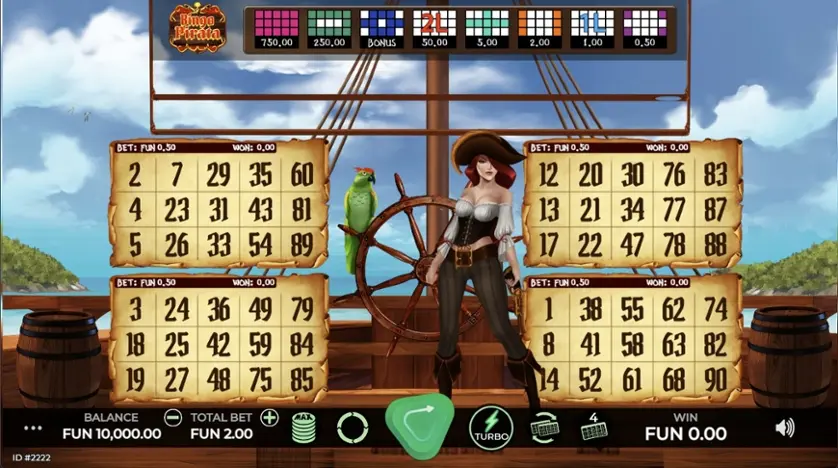Shuffle the bingo card numbers

click(545, 427)
